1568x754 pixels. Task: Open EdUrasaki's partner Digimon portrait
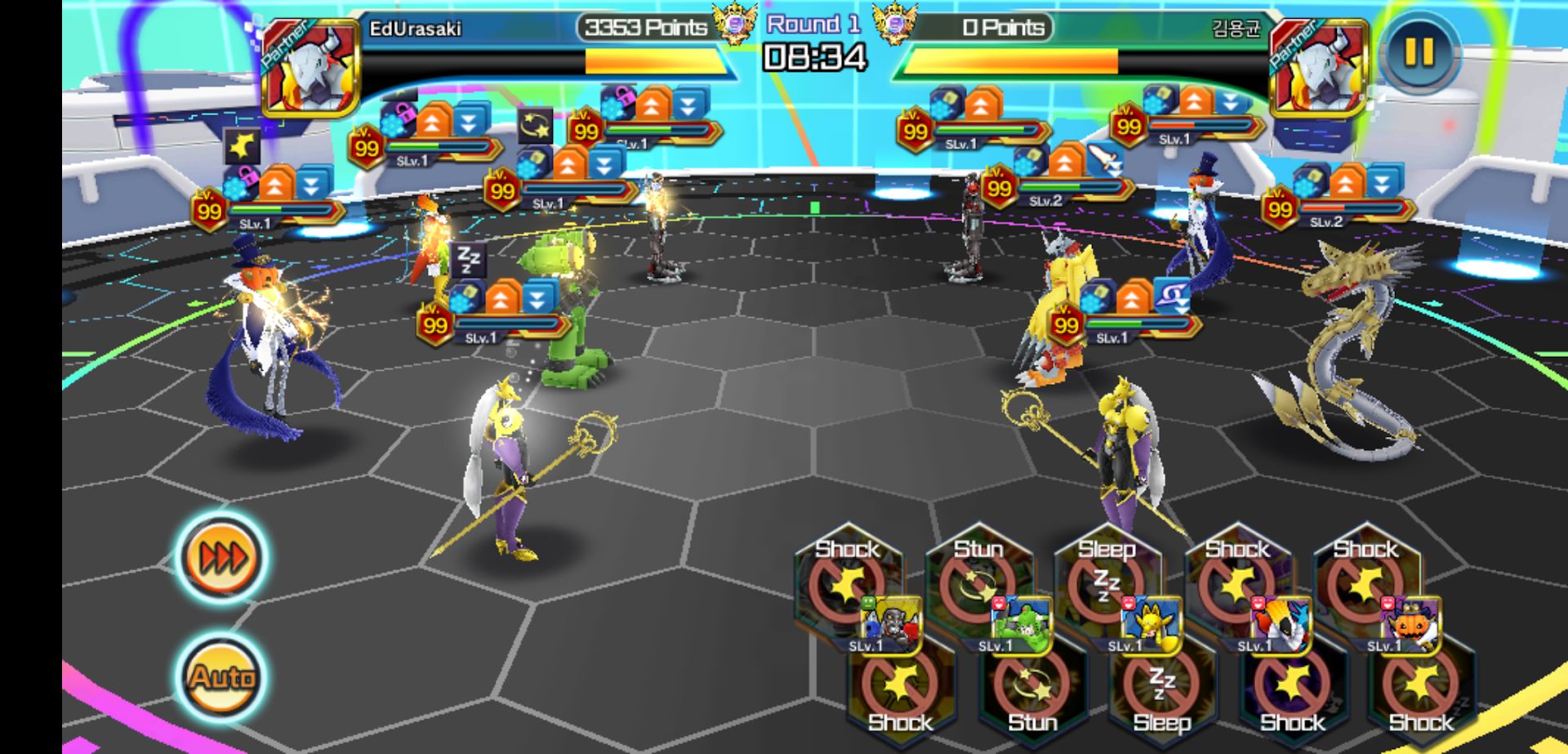pyautogui.click(x=311, y=67)
